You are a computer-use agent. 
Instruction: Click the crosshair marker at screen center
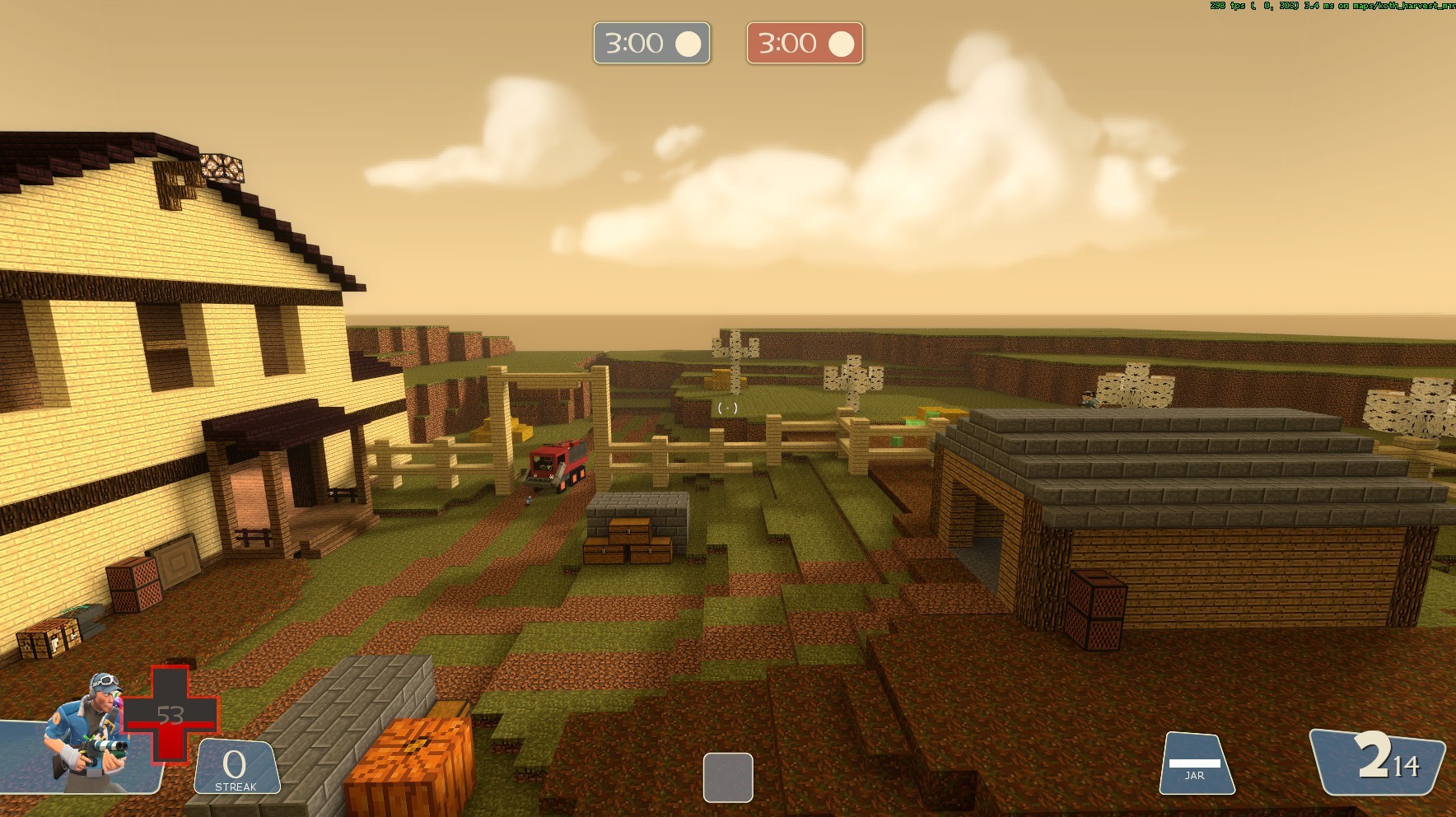click(728, 408)
